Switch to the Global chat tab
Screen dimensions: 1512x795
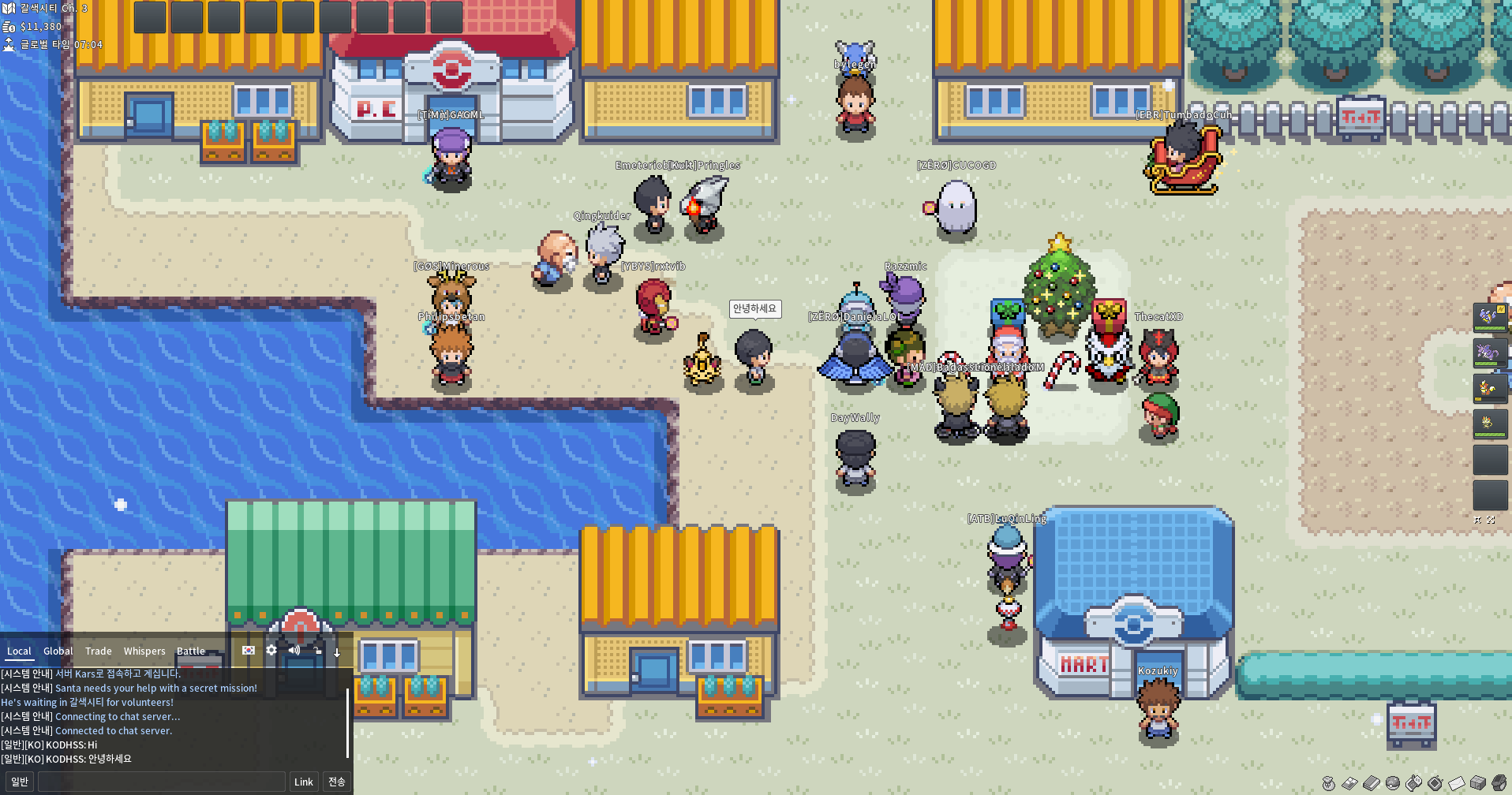tap(58, 651)
